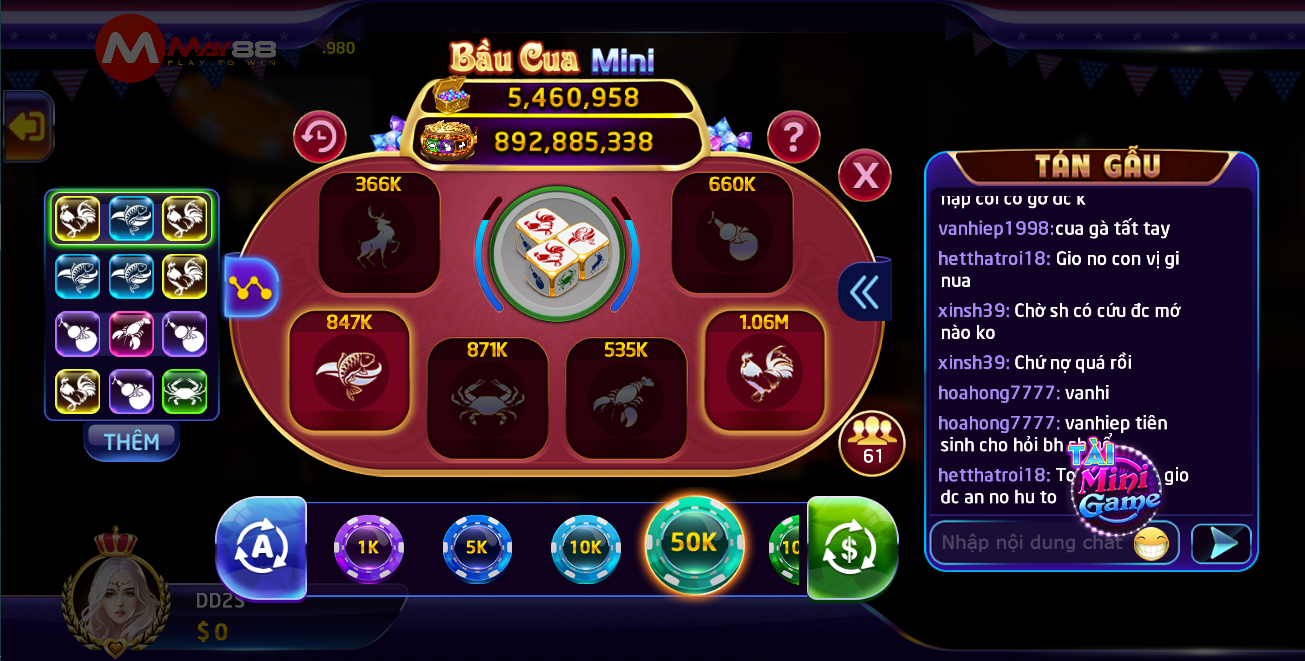Place a bet on the fish tile
Viewport: 1305px width, 661px height.
point(349,371)
